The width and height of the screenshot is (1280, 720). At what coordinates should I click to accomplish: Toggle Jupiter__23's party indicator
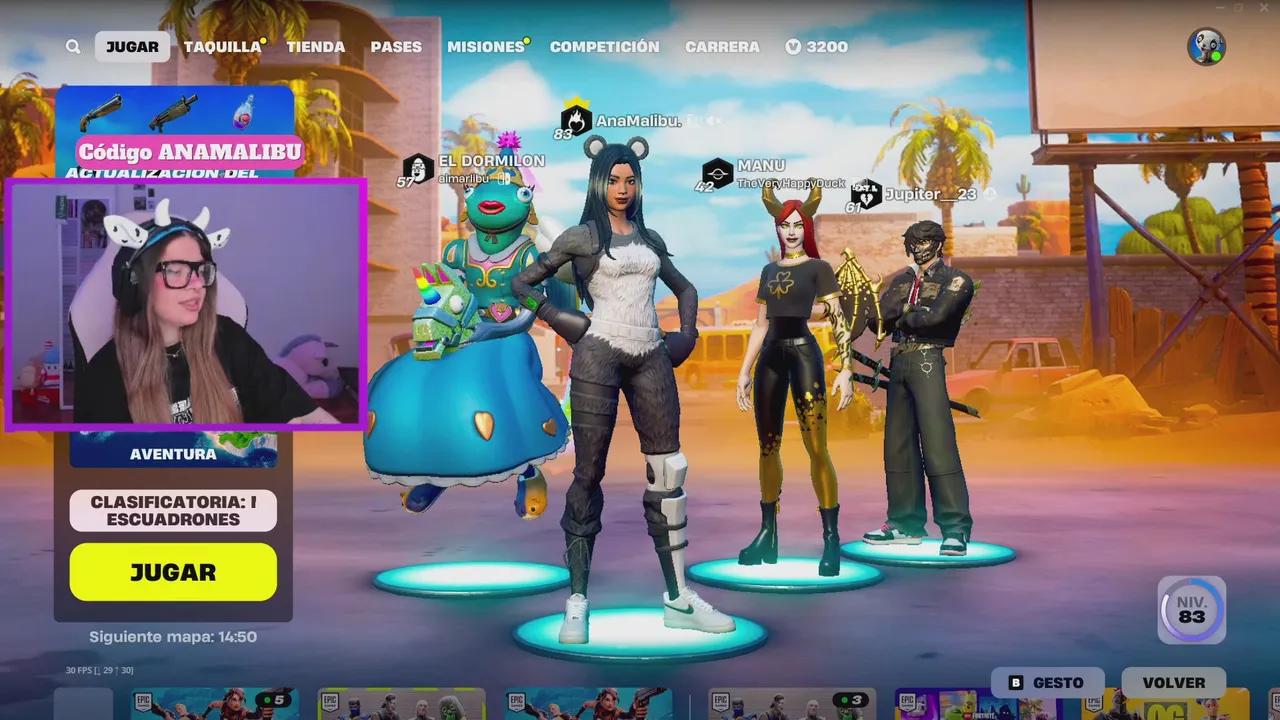pyautogui.click(x=987, y=195)
